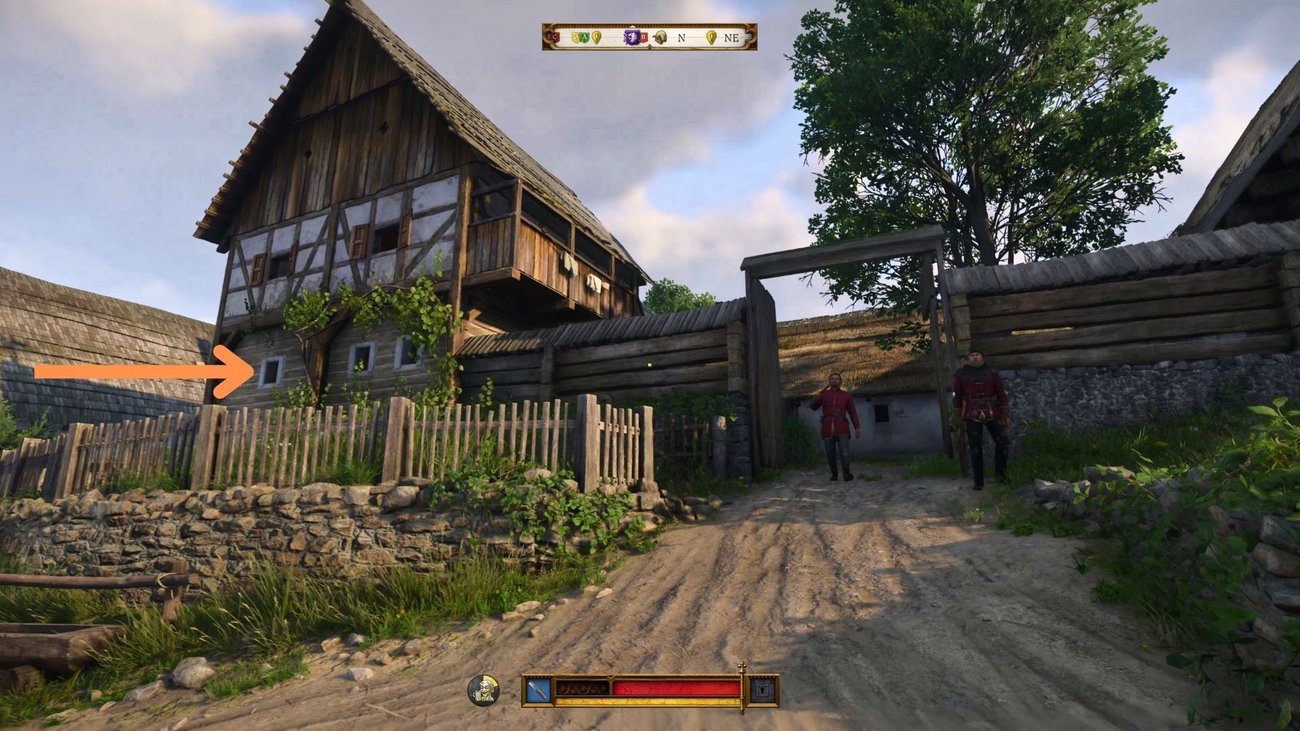1300x731 pixels.
Task: Click the red C marker at the compass edge
Action: [x=555, y=36]
